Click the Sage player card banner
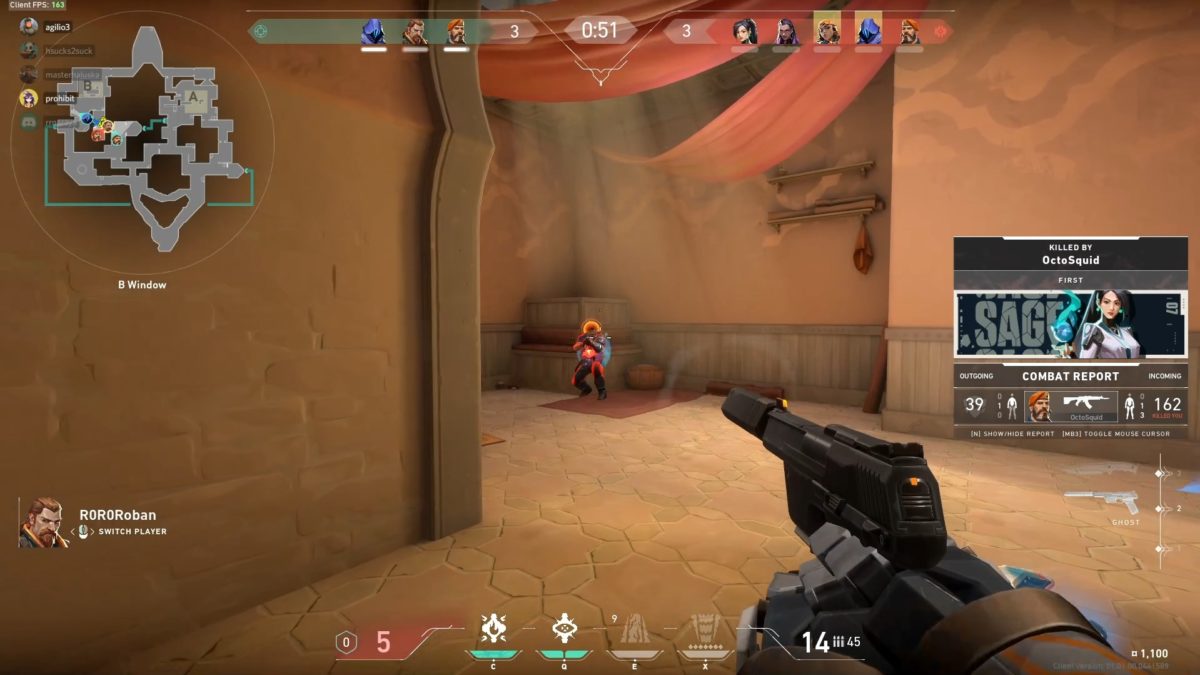This screenshot has width=1200, height=675. (x=1070, y=324)
